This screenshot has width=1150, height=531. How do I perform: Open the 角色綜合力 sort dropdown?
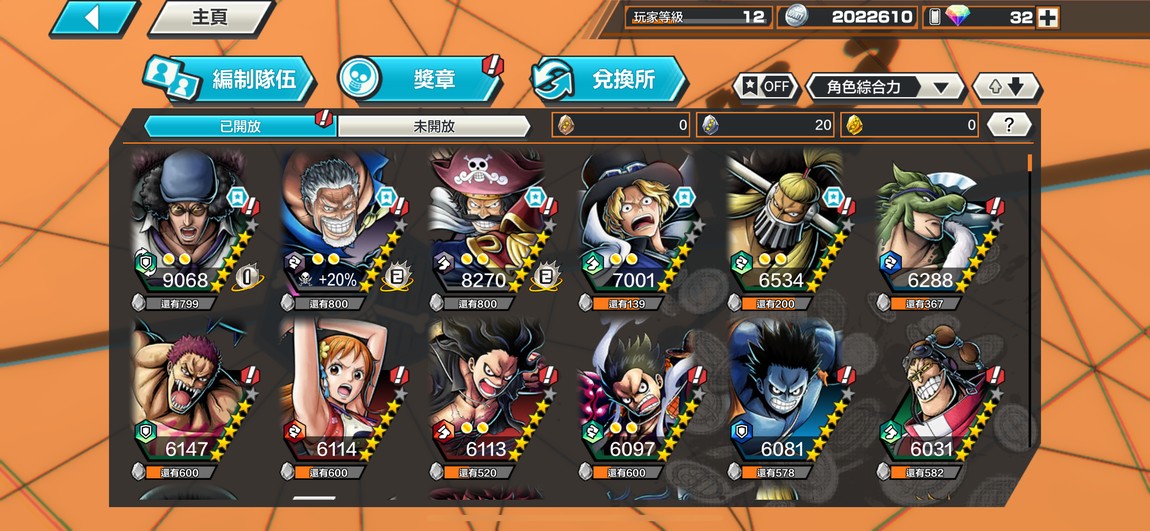tap(884, 87)
